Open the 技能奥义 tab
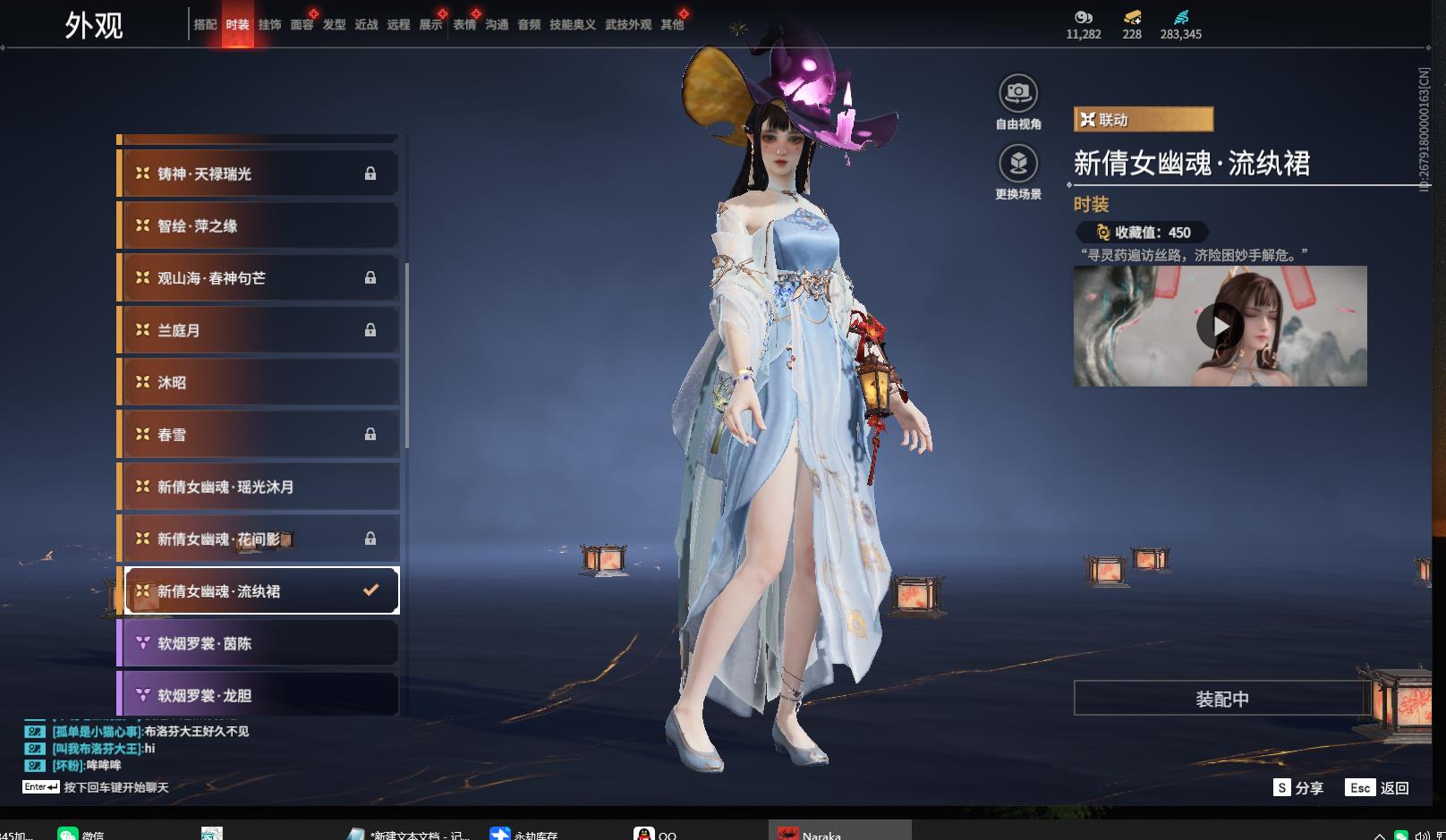Viewport: 1446px width, 840px height. tap(572, 25)
